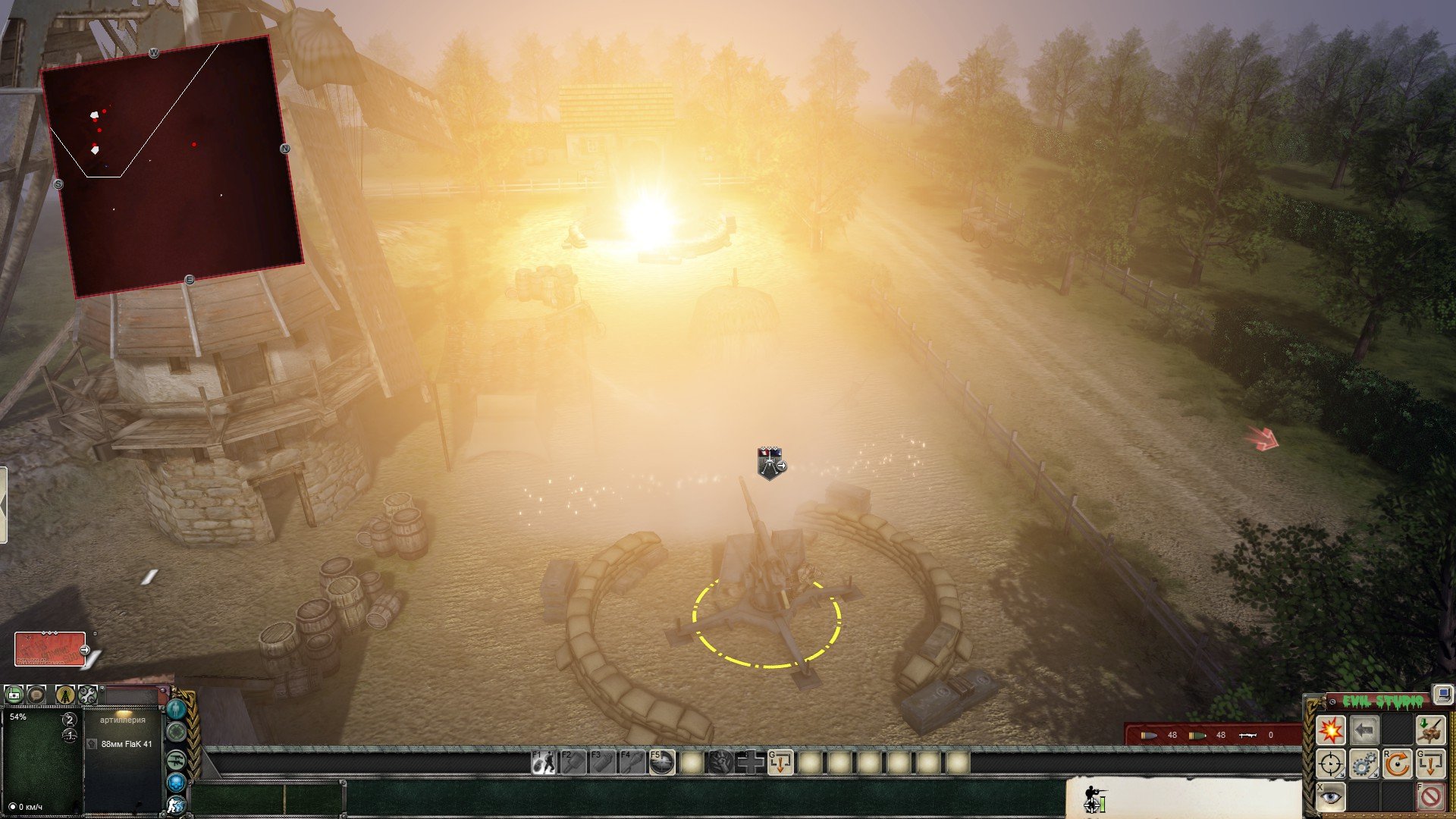Viewport: 1456px width, 819px height.
Task: Choose the running soldier with shield icon
Action: pos(177,805)
